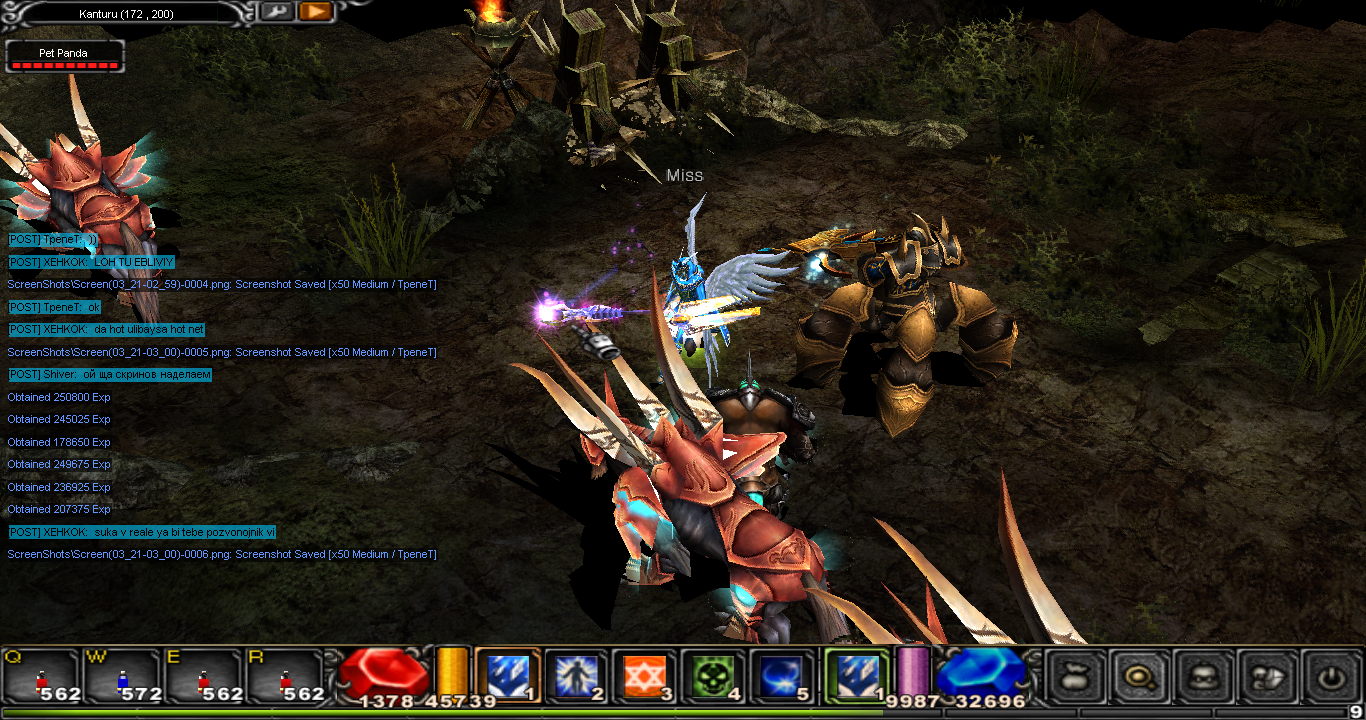Open the power system menu button
Screen dimensions: 1366x720
click(1330, 677)
